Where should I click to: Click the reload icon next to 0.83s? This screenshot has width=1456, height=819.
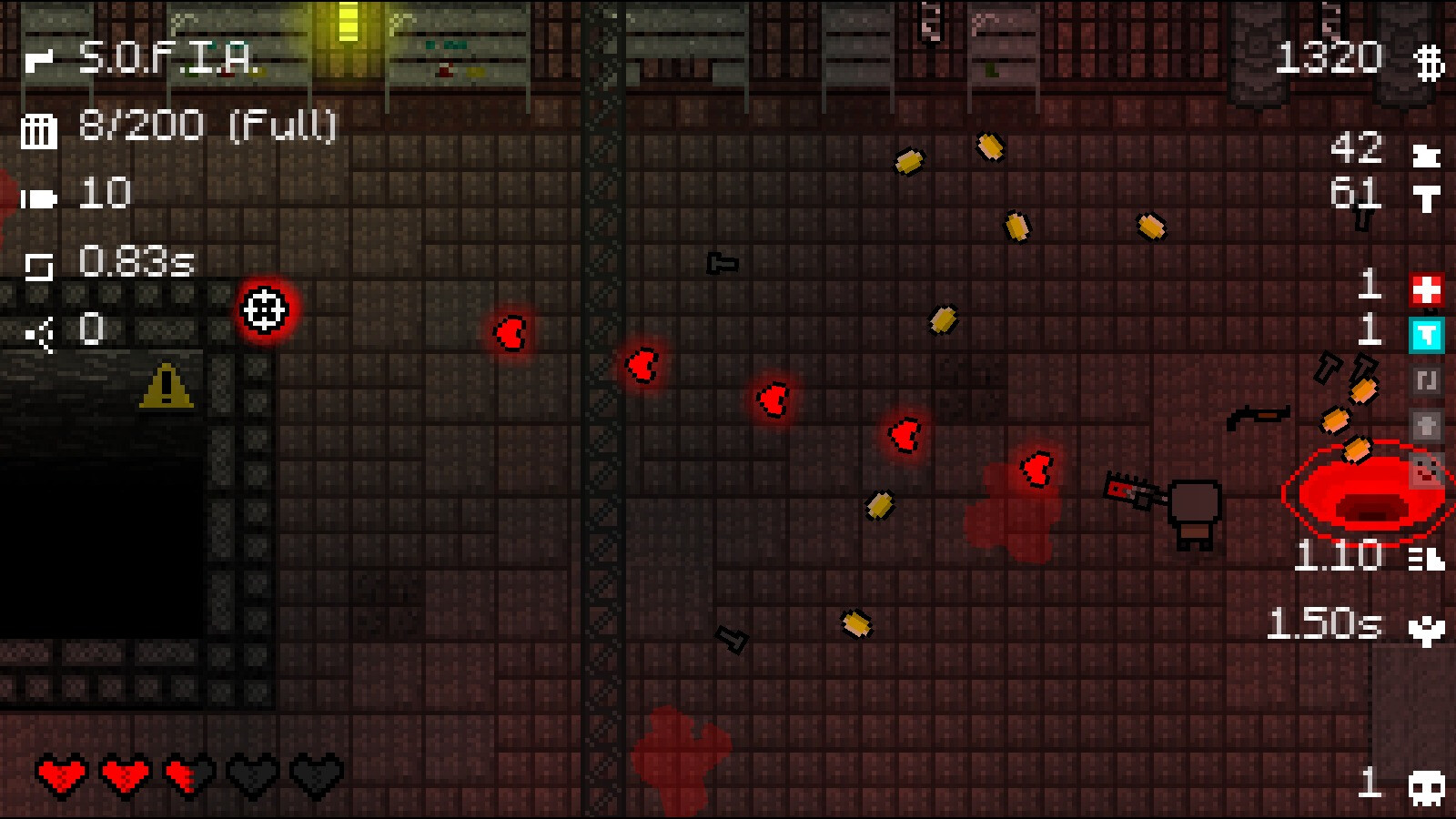click(40, 261)
